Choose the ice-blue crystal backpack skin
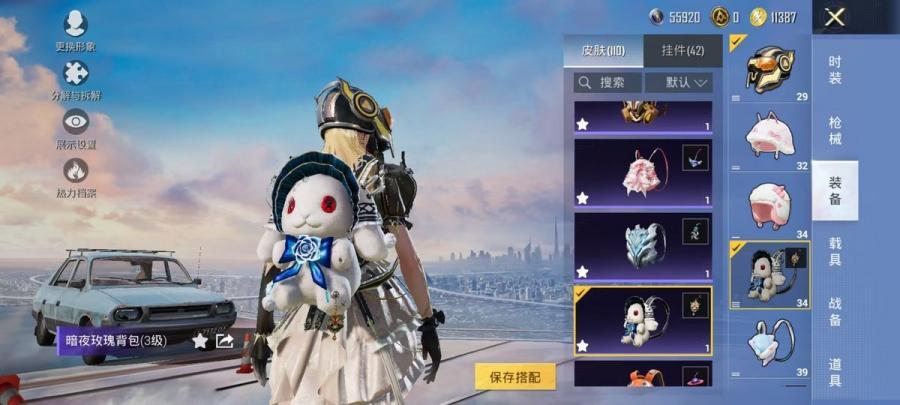900x405 pixels. (x=643, y=246)
